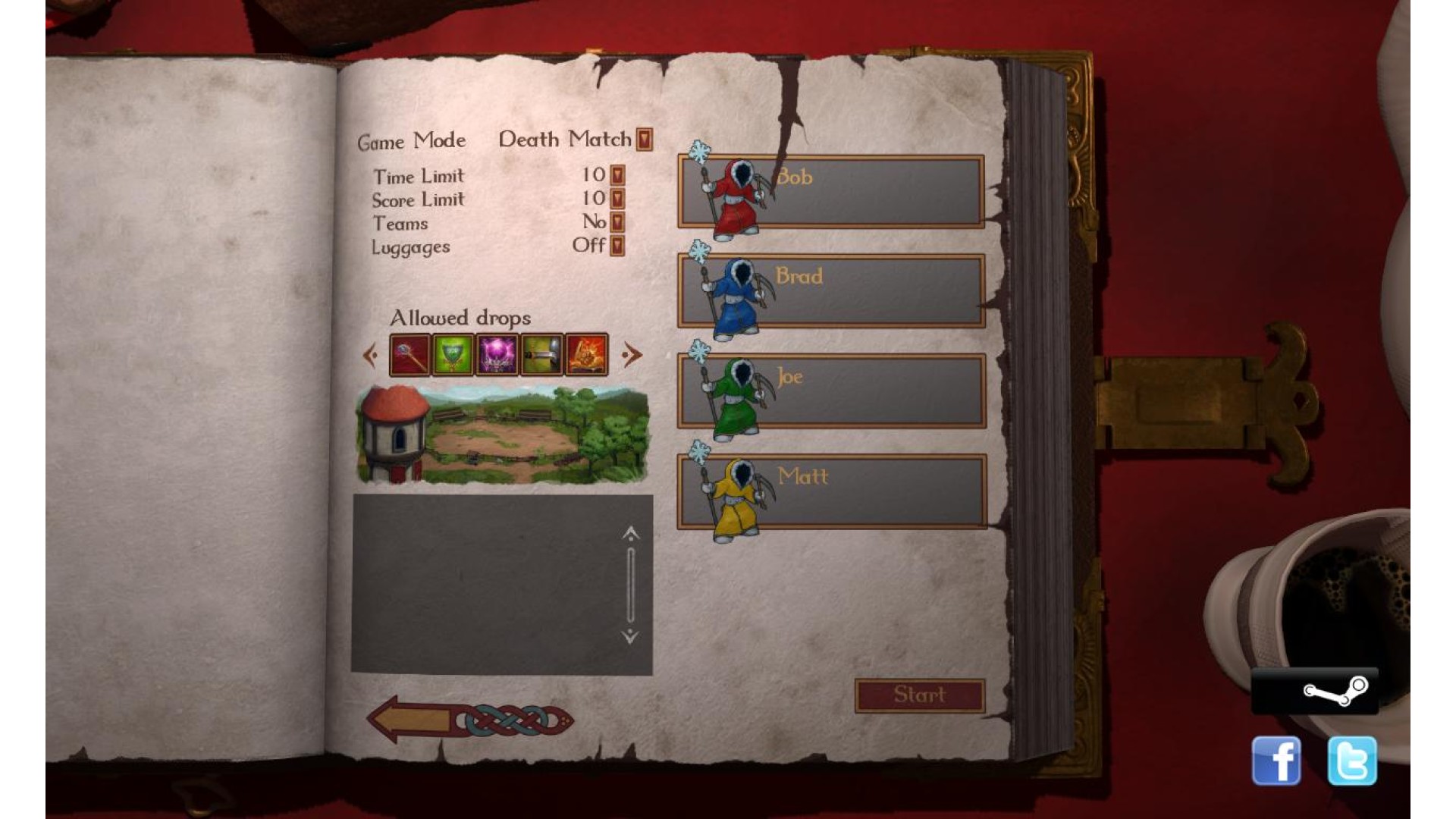The image size is (1456, 819).
Task: Open the Game Mode dropdown
Action: click(644, 140)
